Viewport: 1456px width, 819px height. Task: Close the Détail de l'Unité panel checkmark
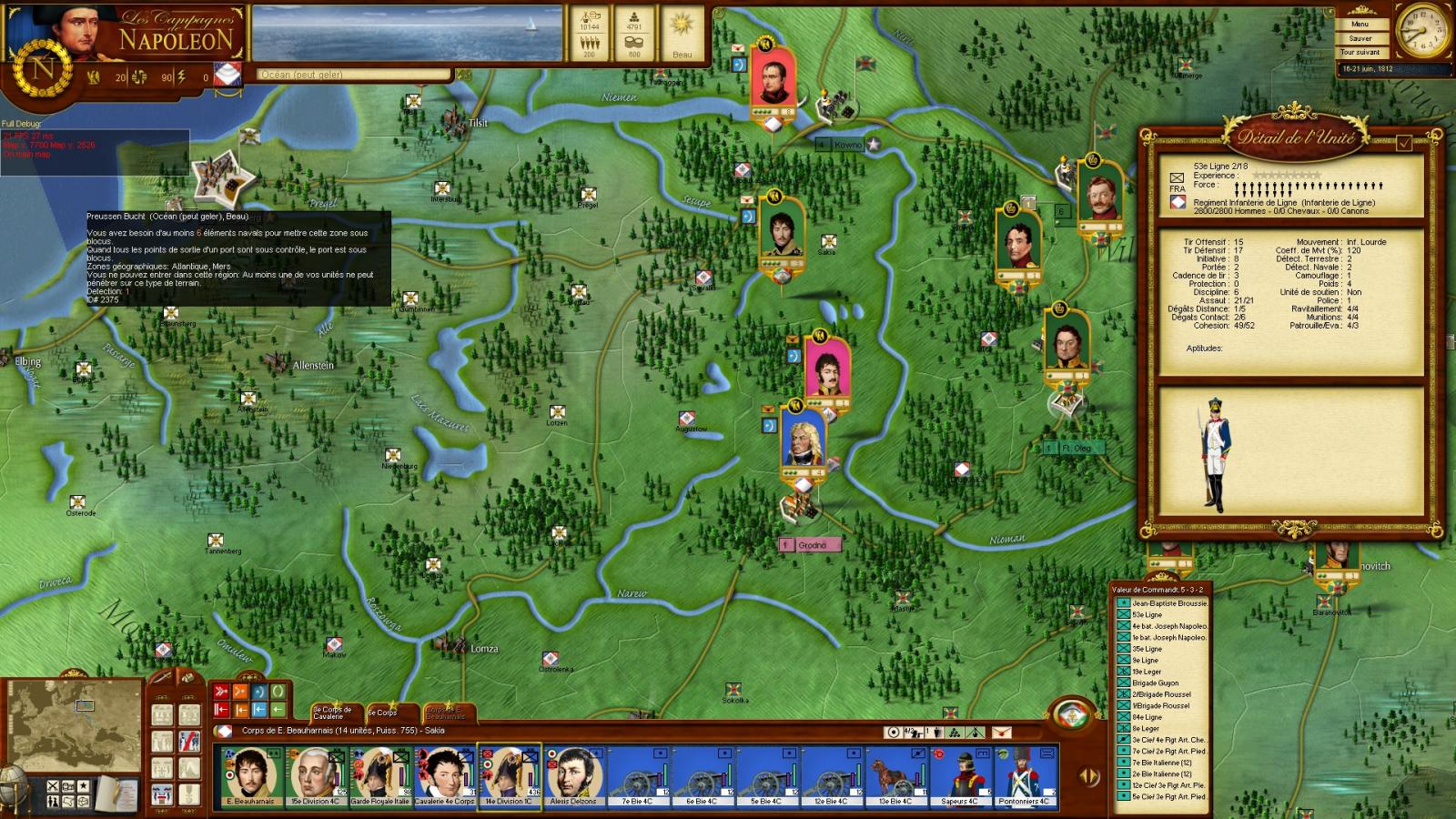coord(1404,143)
